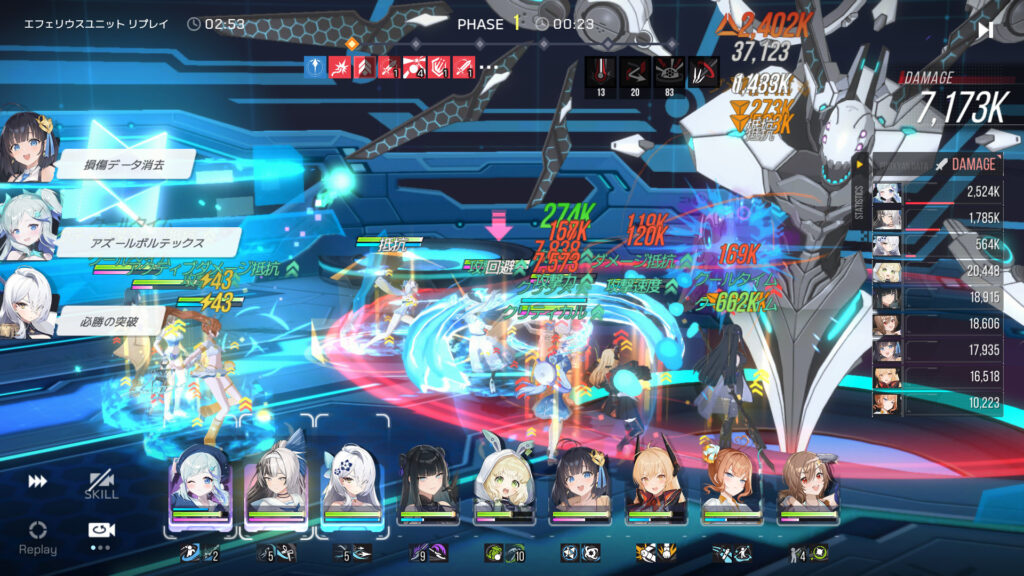Click the Replay button

click(x=37, y=536)
